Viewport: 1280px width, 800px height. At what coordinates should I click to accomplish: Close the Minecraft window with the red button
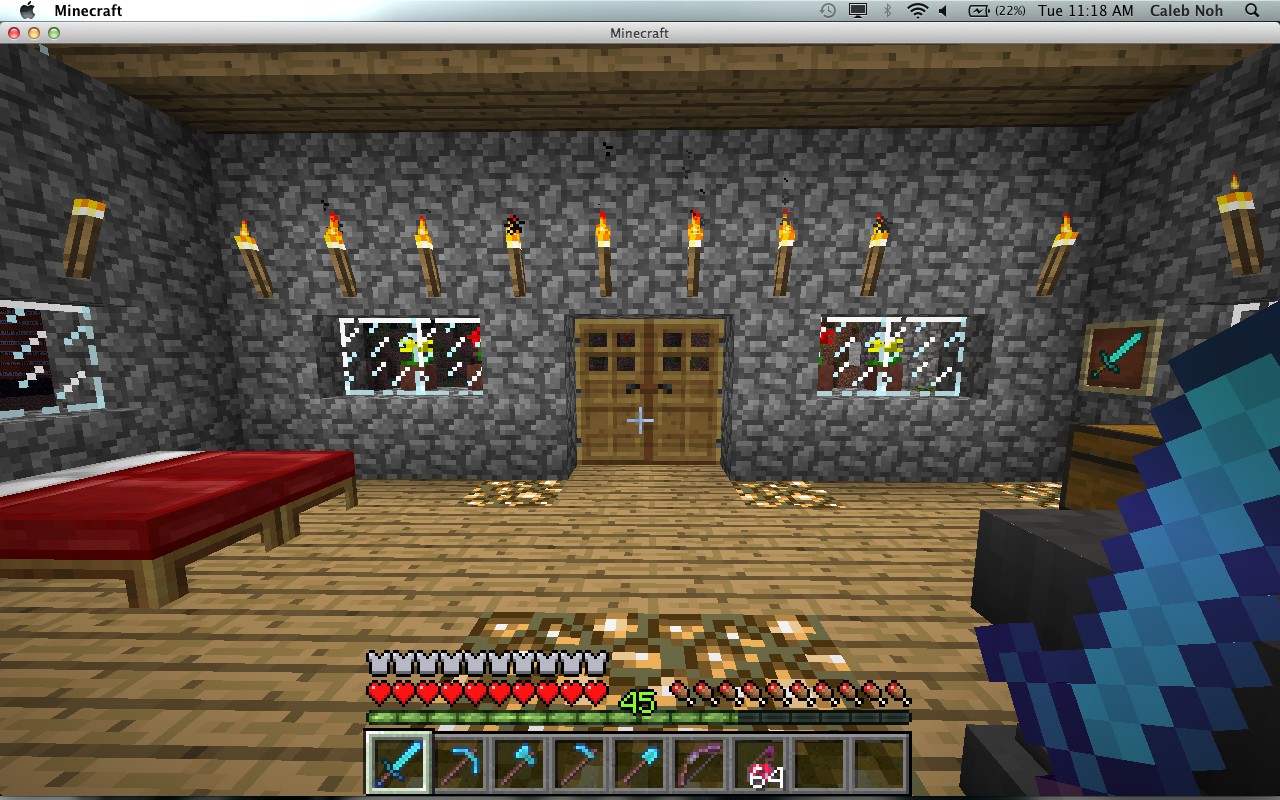tap(14, 33)
